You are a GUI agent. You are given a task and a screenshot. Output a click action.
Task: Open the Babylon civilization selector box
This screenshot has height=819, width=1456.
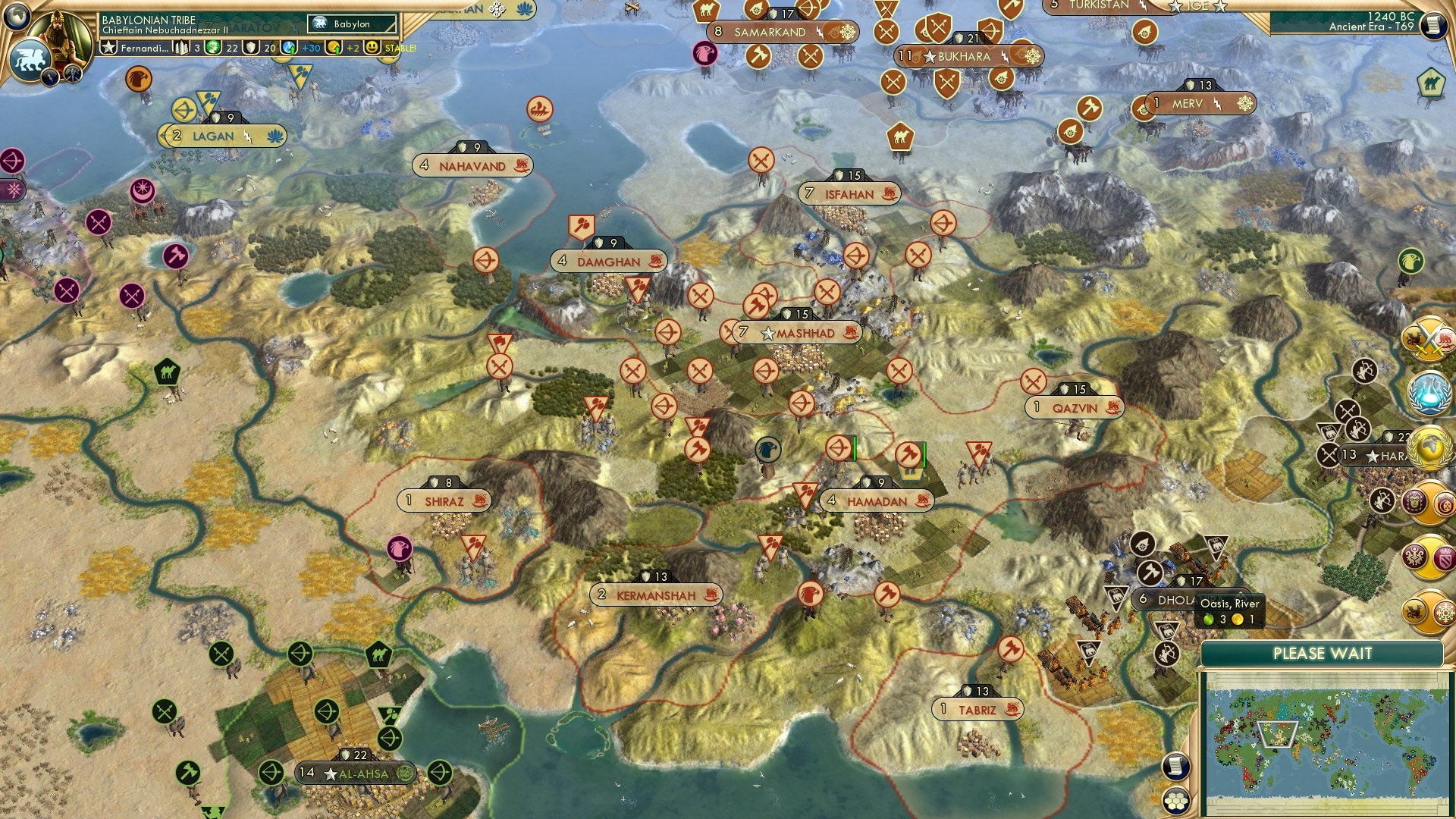tap(350, 24)
